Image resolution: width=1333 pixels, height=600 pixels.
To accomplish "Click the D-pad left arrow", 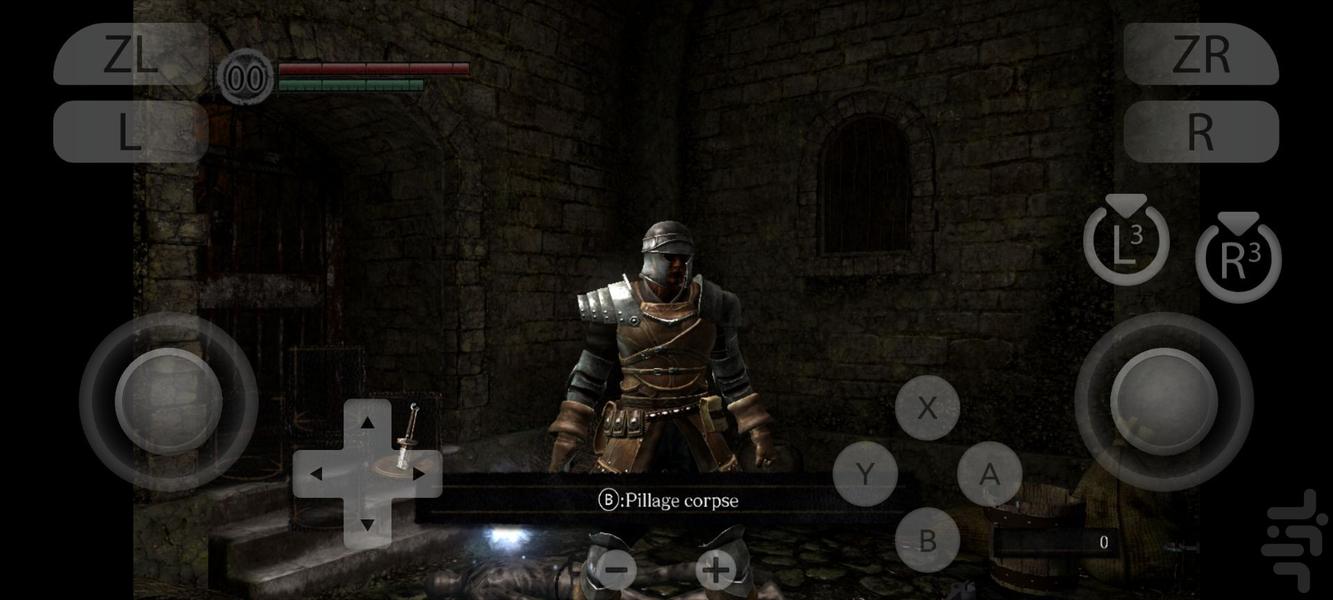I will pos(316,473).
